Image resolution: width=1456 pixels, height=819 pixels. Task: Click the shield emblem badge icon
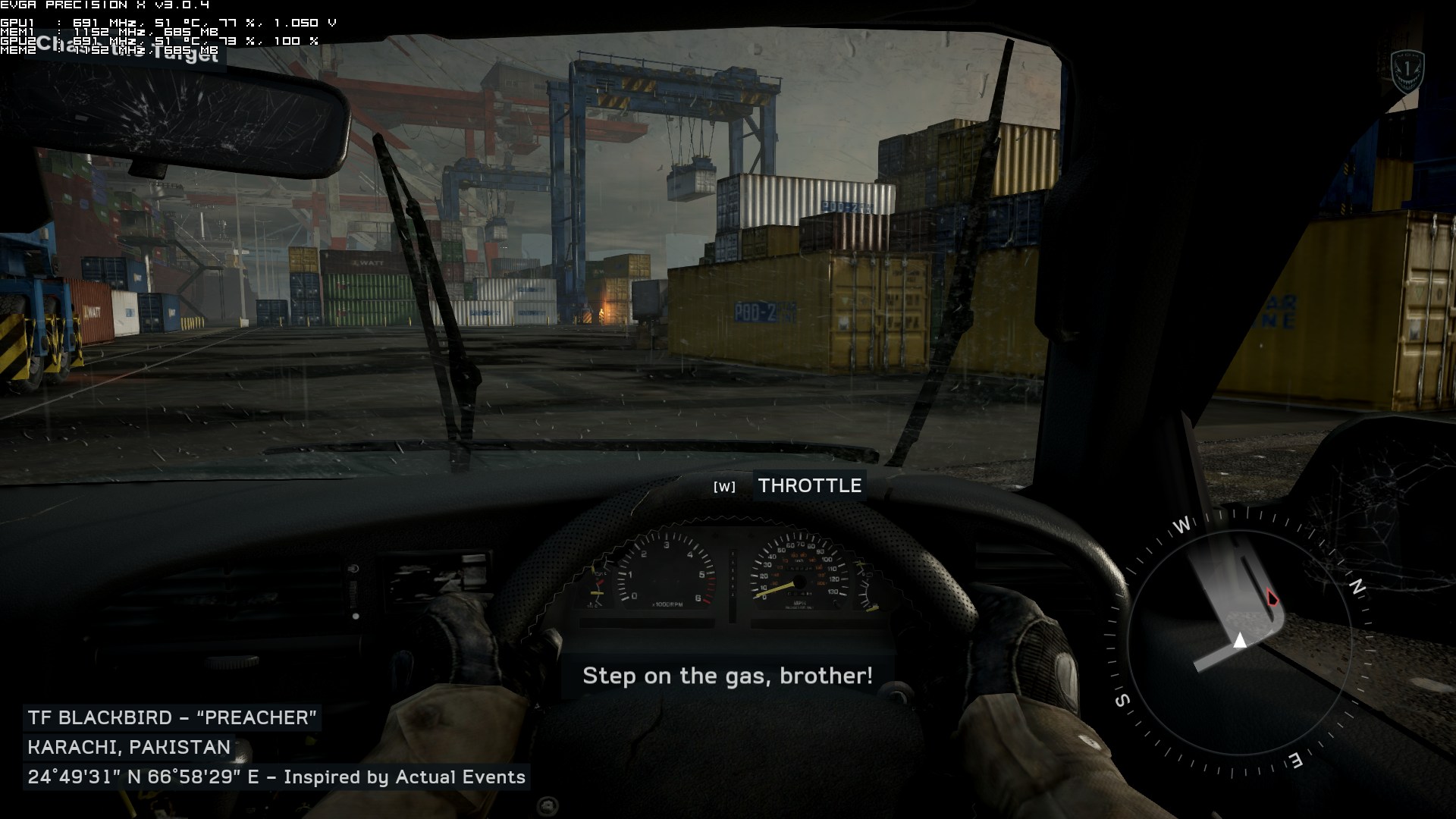1407,72
